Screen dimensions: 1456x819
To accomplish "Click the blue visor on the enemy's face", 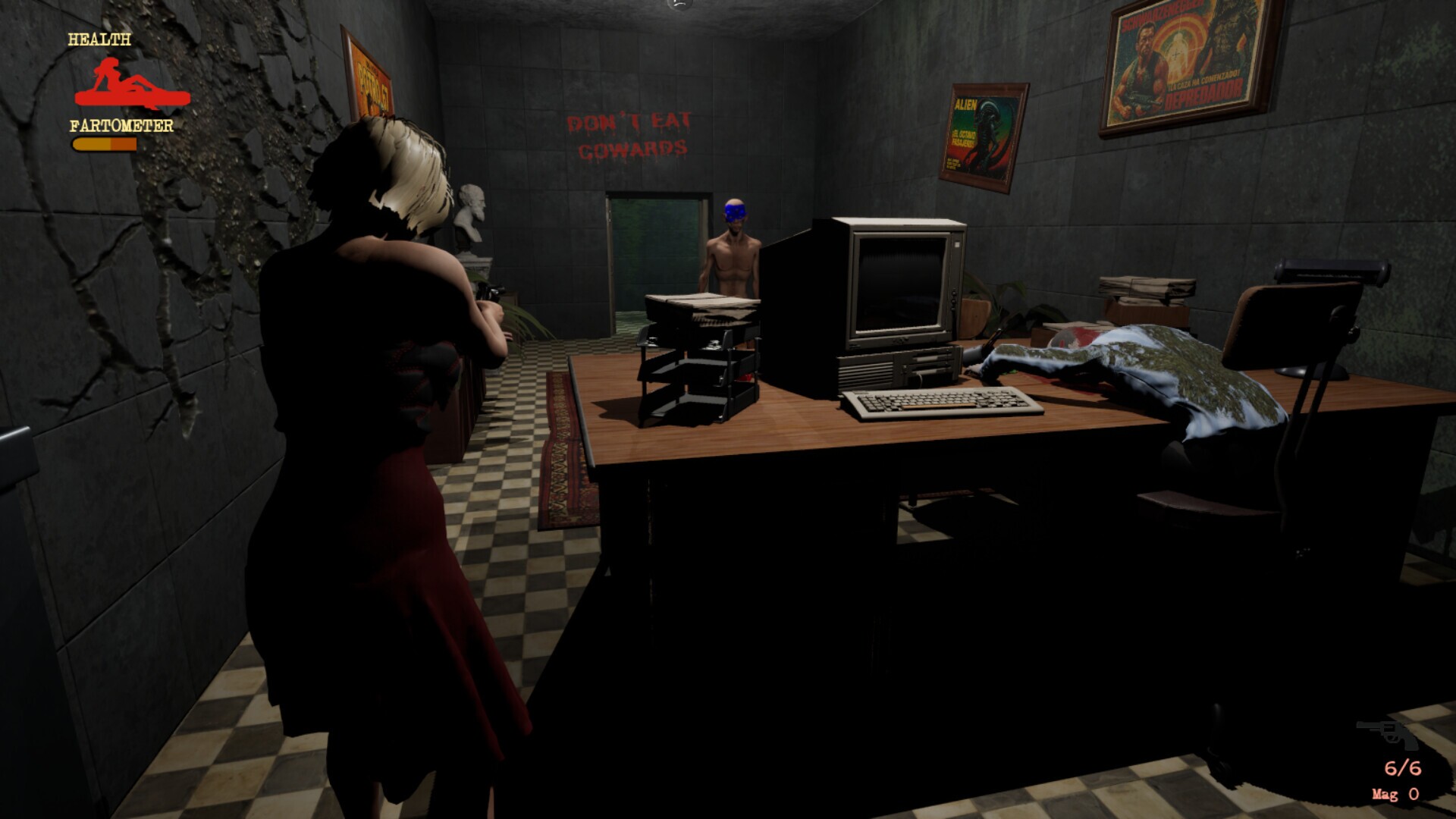I will click(x=736, y=212).
